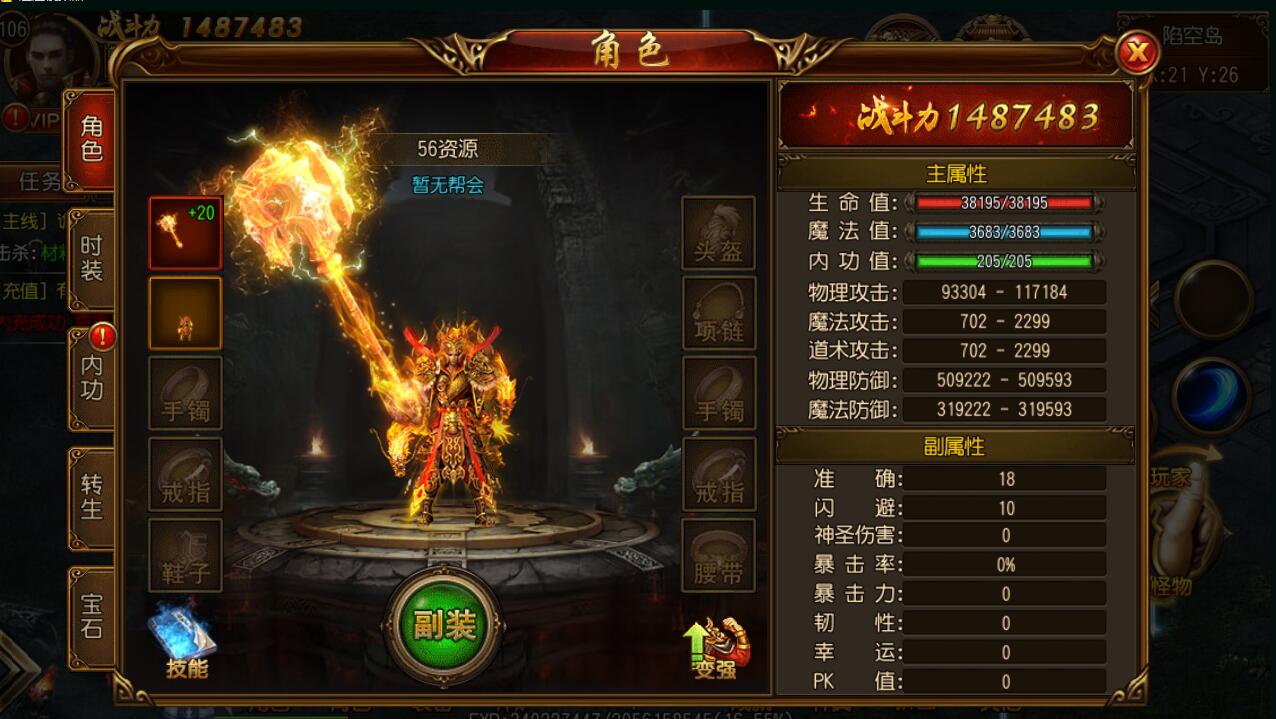Select the 宝石 tab
The image size is (1276, 719).
(x=91, y=616)
